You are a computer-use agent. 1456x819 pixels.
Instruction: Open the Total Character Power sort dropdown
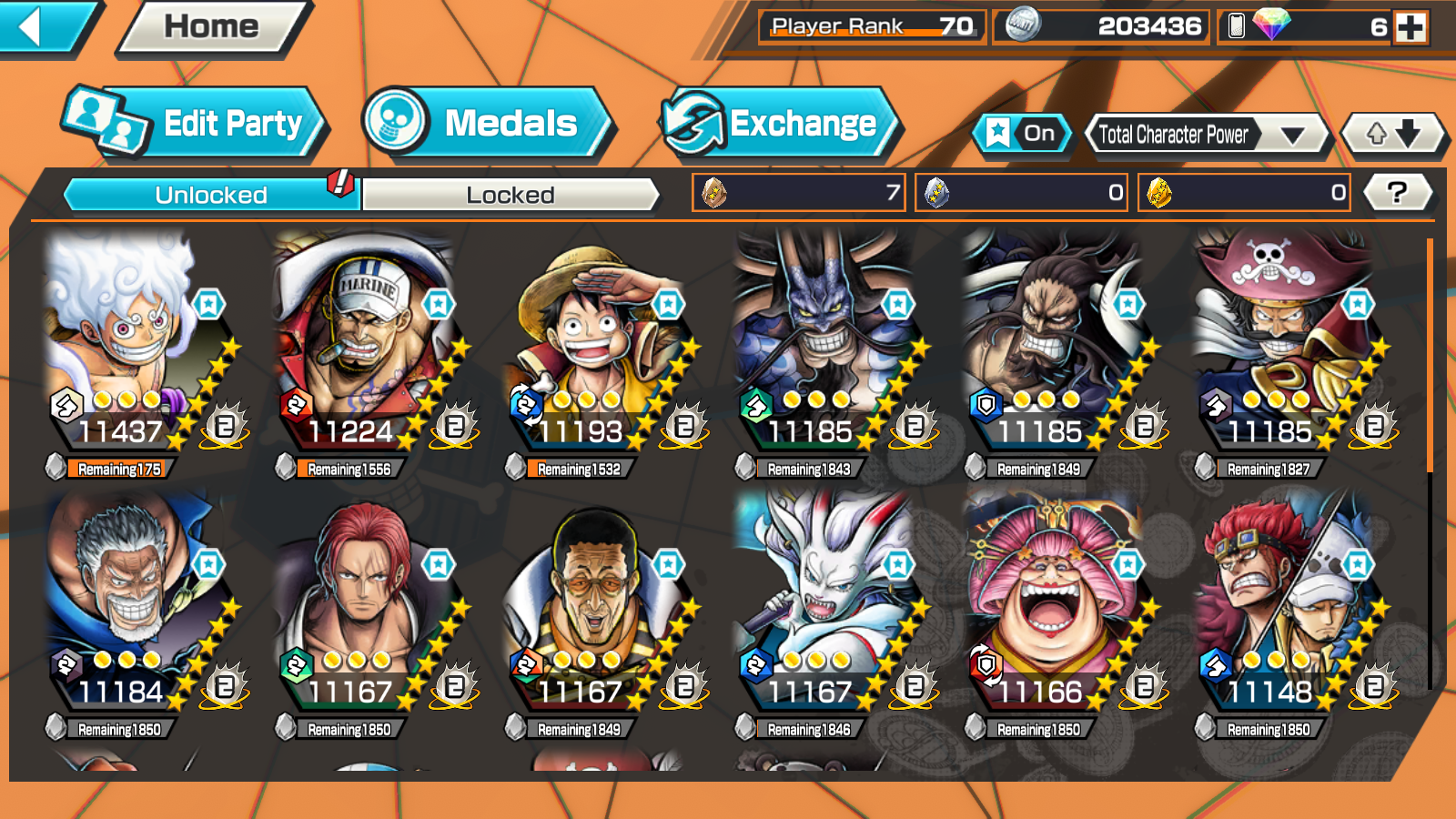1206,136
